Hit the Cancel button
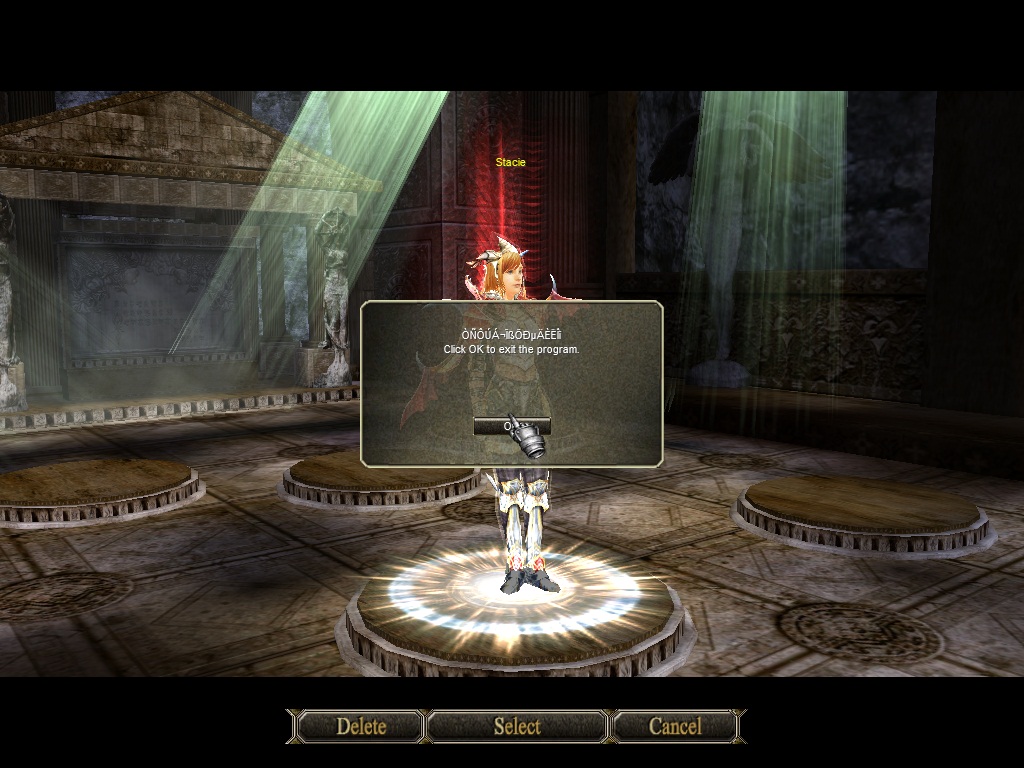The image size is (1024, 768). [675, 727]
